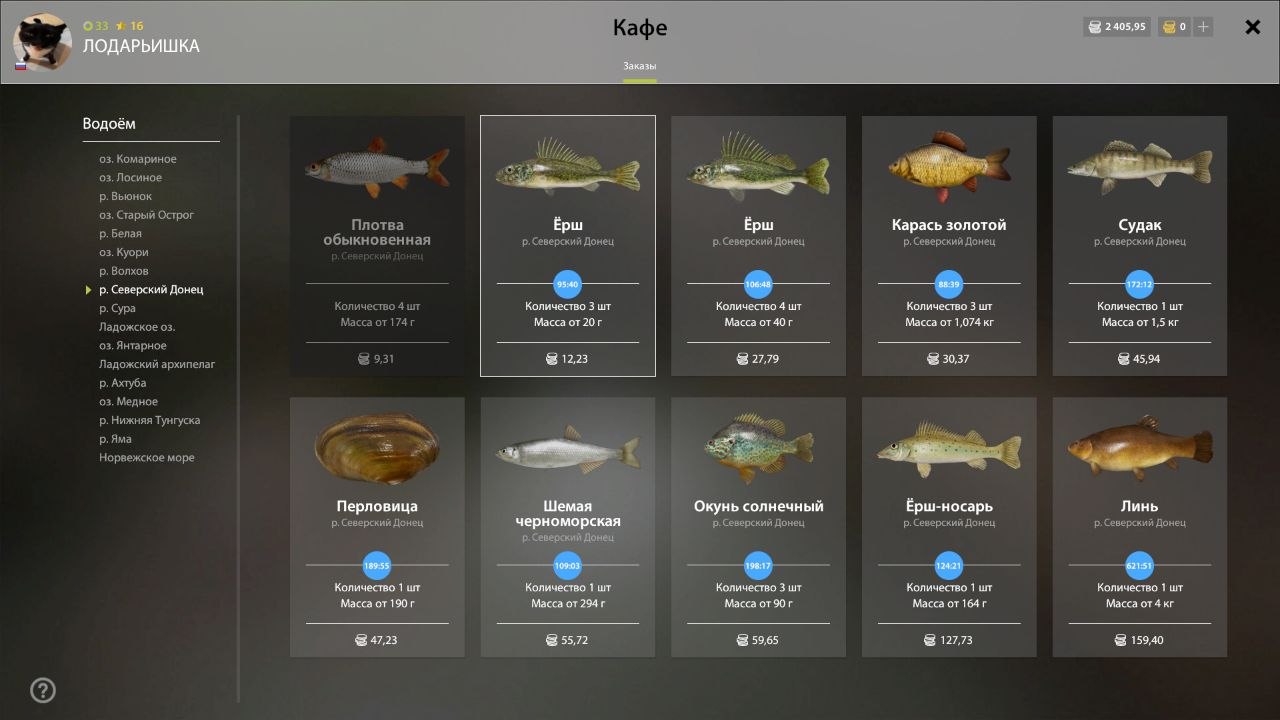Select the Плотва обыкновенная order card

point(377,246)
